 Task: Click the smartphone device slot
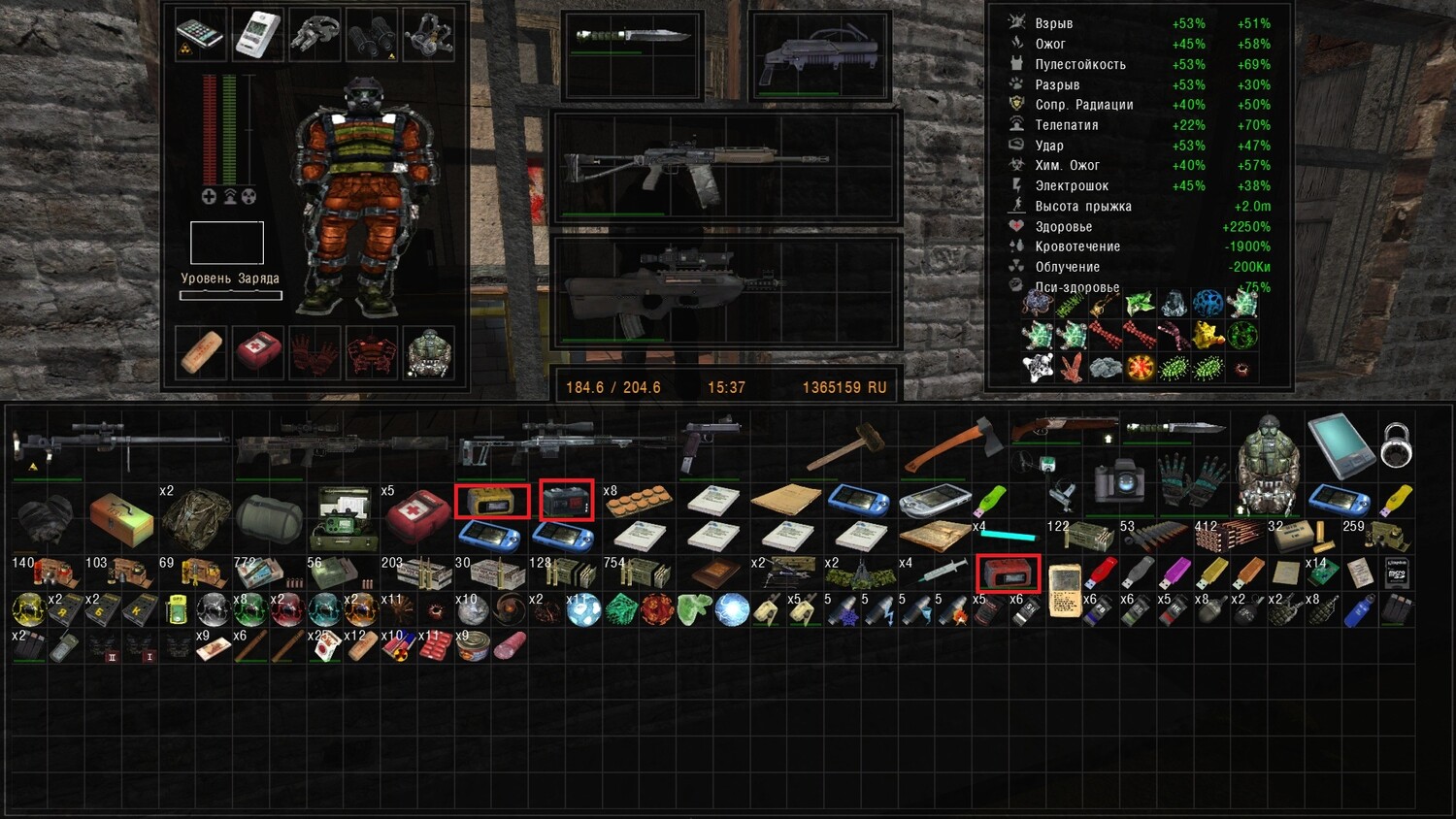(200, 34)
